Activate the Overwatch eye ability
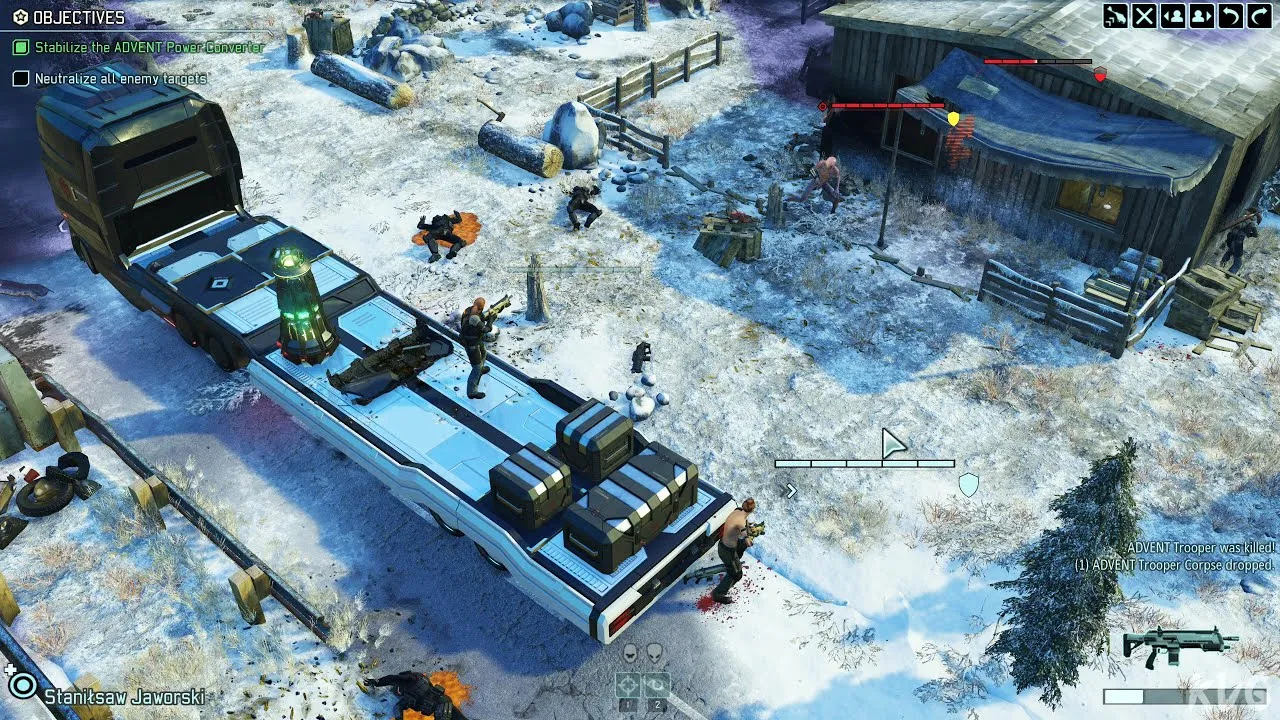 [656, 685]
